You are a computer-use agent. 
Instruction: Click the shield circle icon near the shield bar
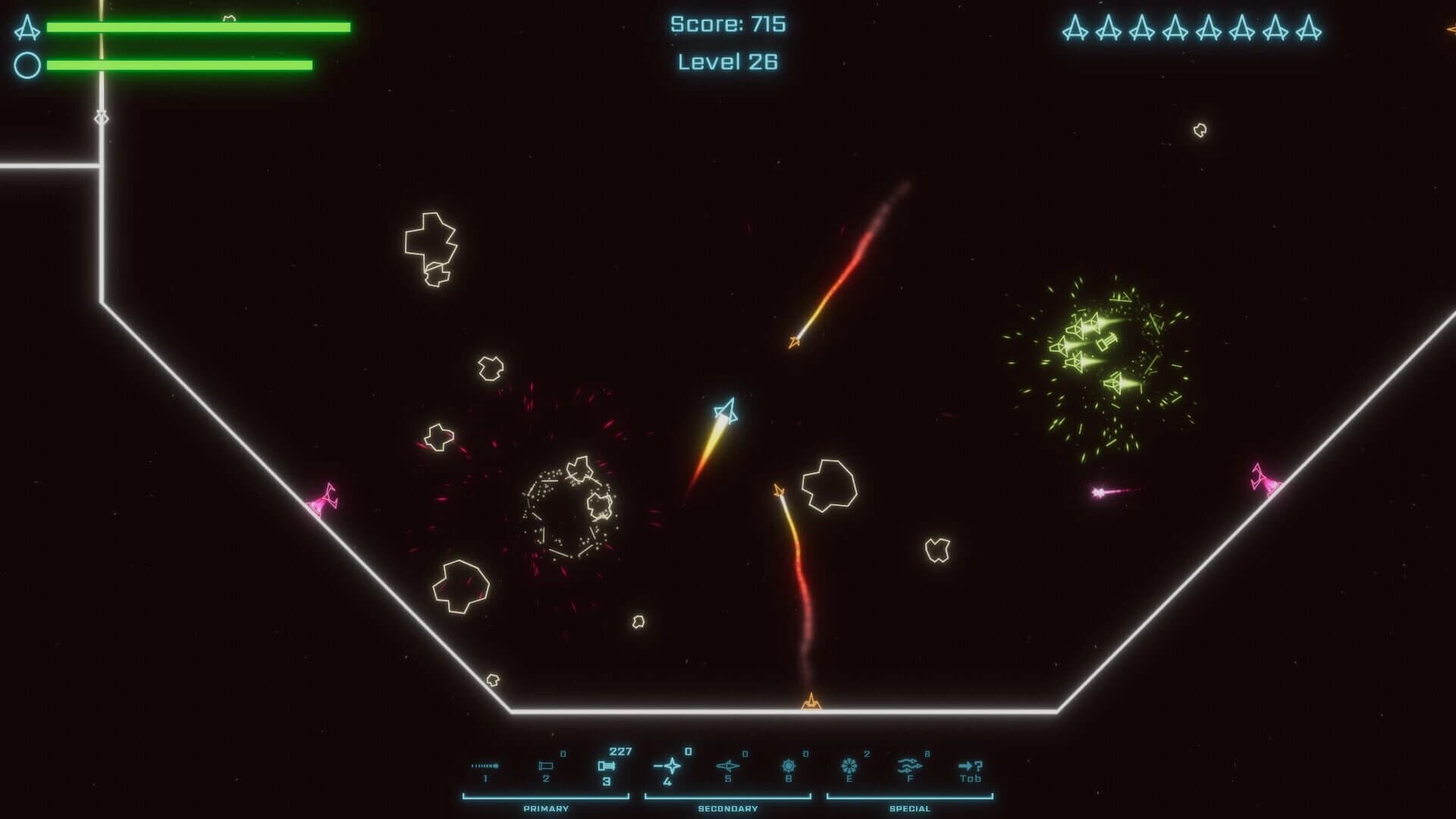(27, 64)
